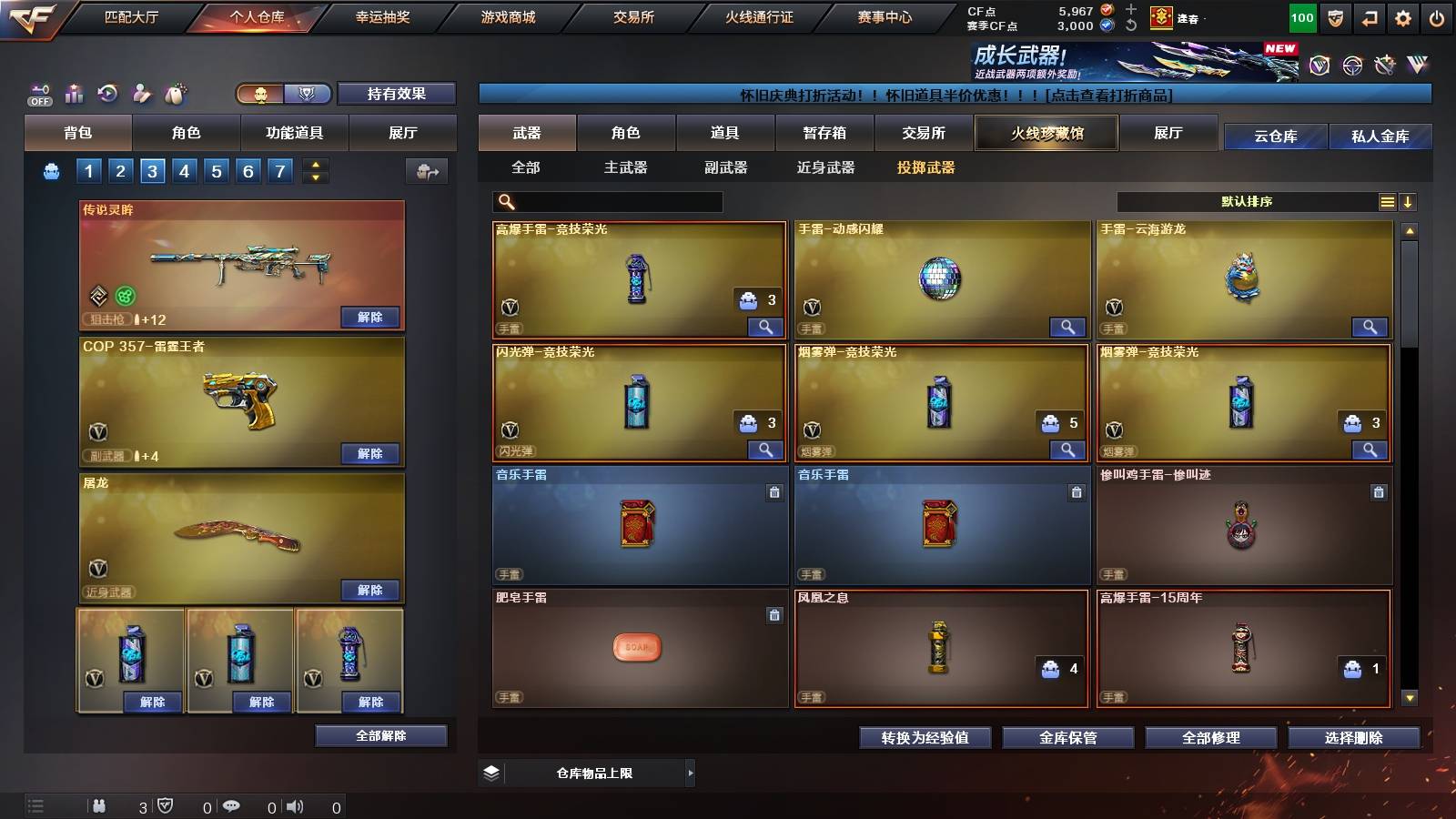Click the character sketch icon in toolbar

click(141, 91)
